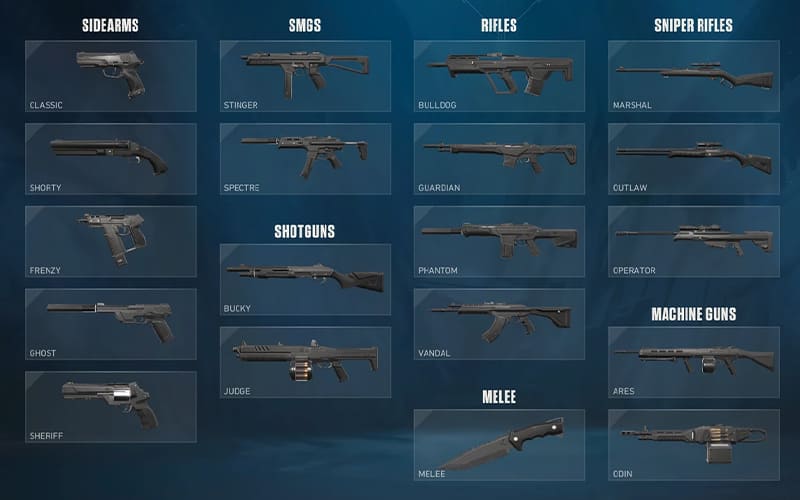
Task: Pick the Melee knife tile
Action: 499,445
